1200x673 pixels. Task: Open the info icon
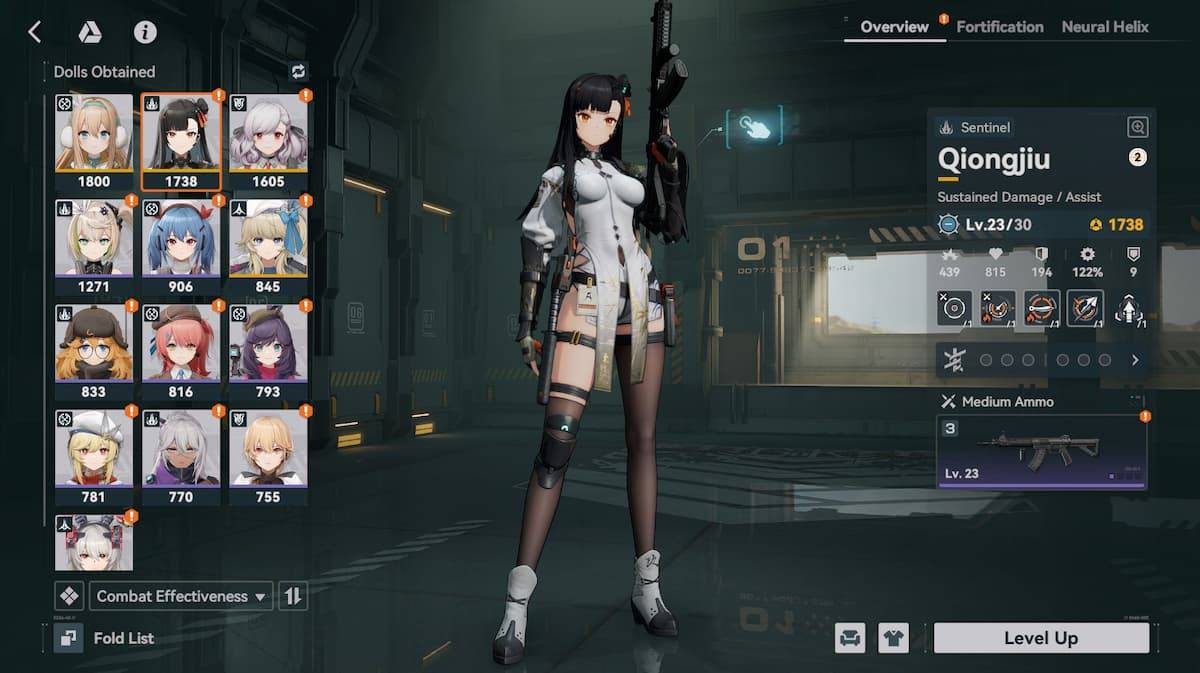pyautogui.click(x=145, y=32)
